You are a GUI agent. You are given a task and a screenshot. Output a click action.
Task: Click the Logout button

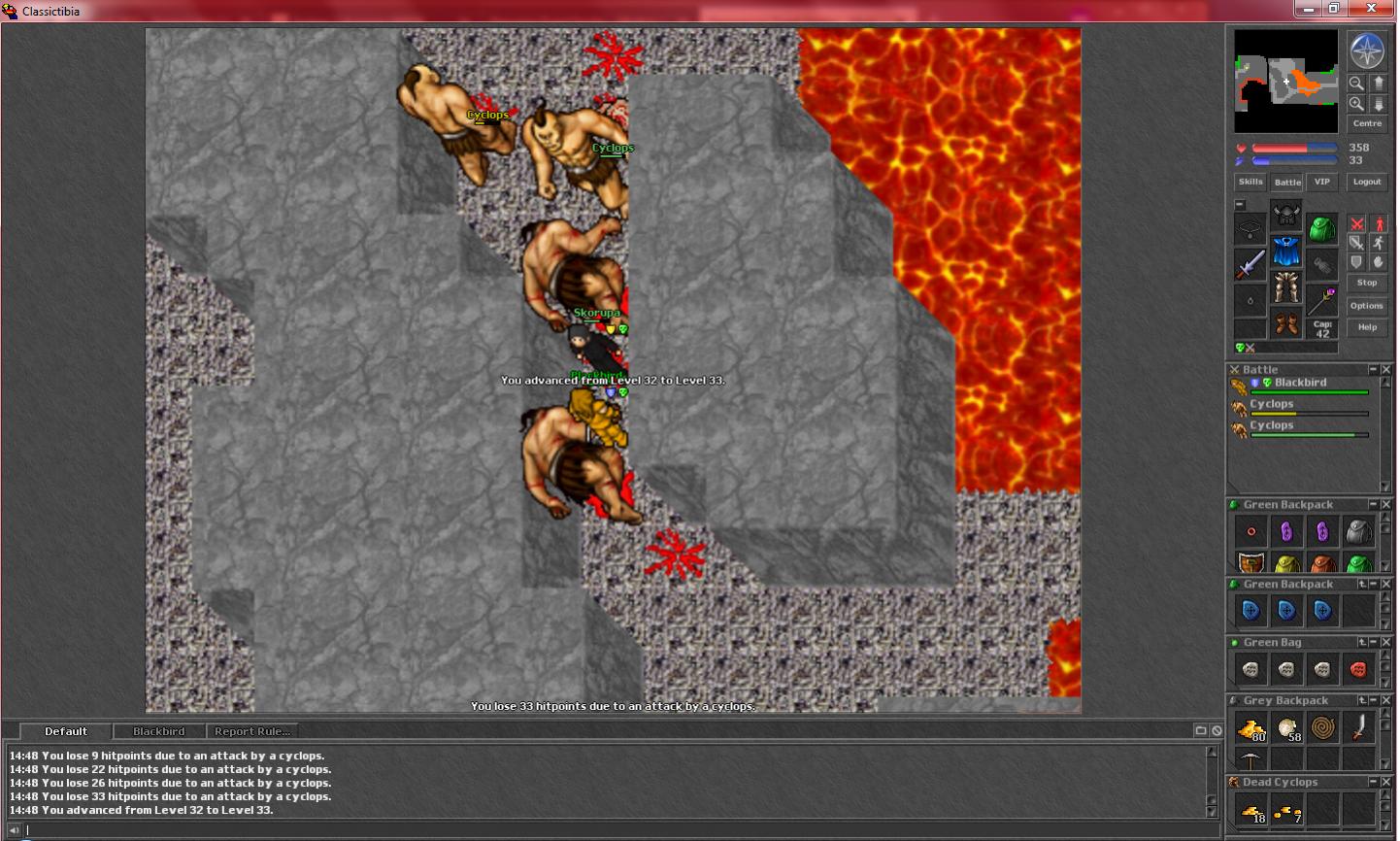click(1367, 182)
